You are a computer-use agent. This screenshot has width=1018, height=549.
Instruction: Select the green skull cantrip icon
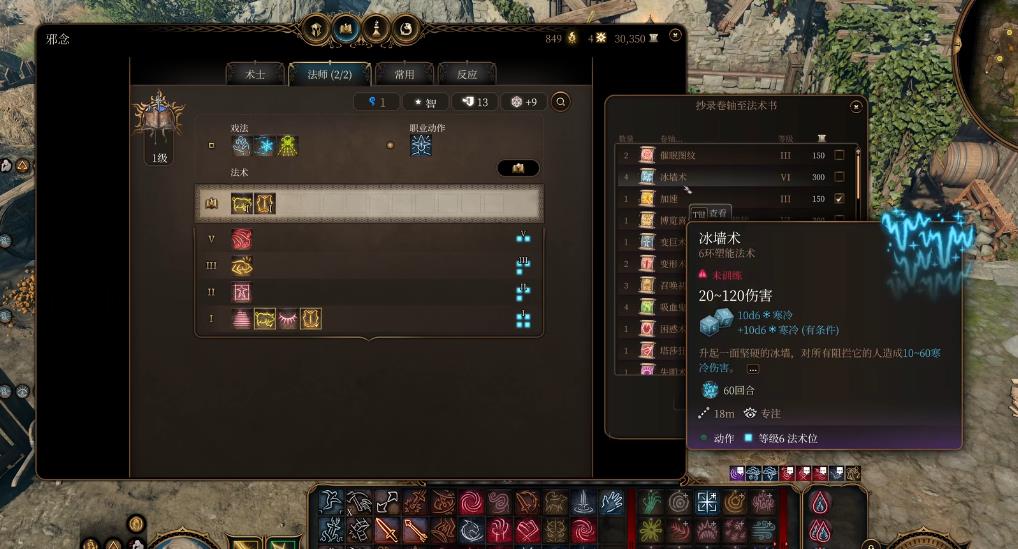(x=288, y=146)
